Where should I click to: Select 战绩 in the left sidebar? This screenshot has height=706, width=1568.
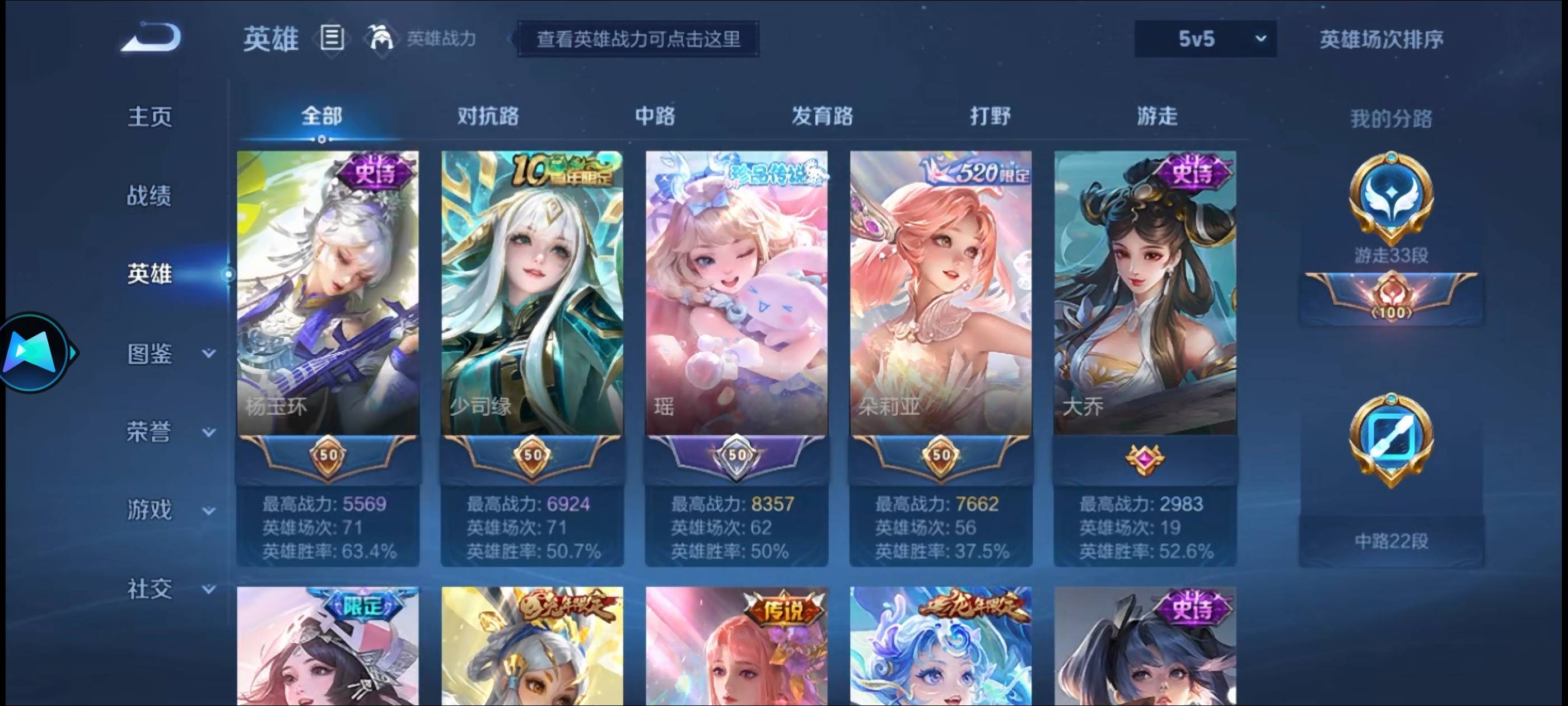(150, 196)
